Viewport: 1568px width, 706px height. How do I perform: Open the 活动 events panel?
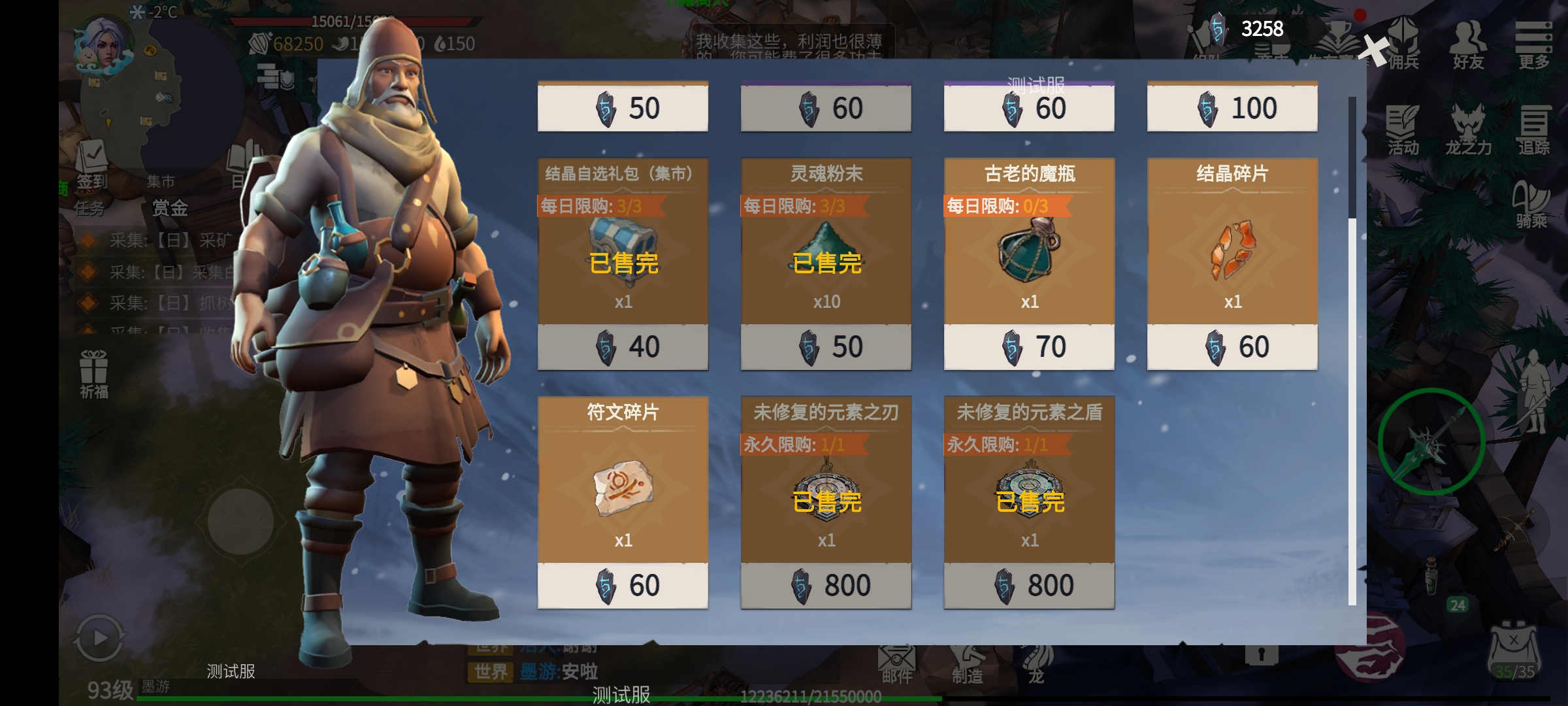click(1403, 131)
